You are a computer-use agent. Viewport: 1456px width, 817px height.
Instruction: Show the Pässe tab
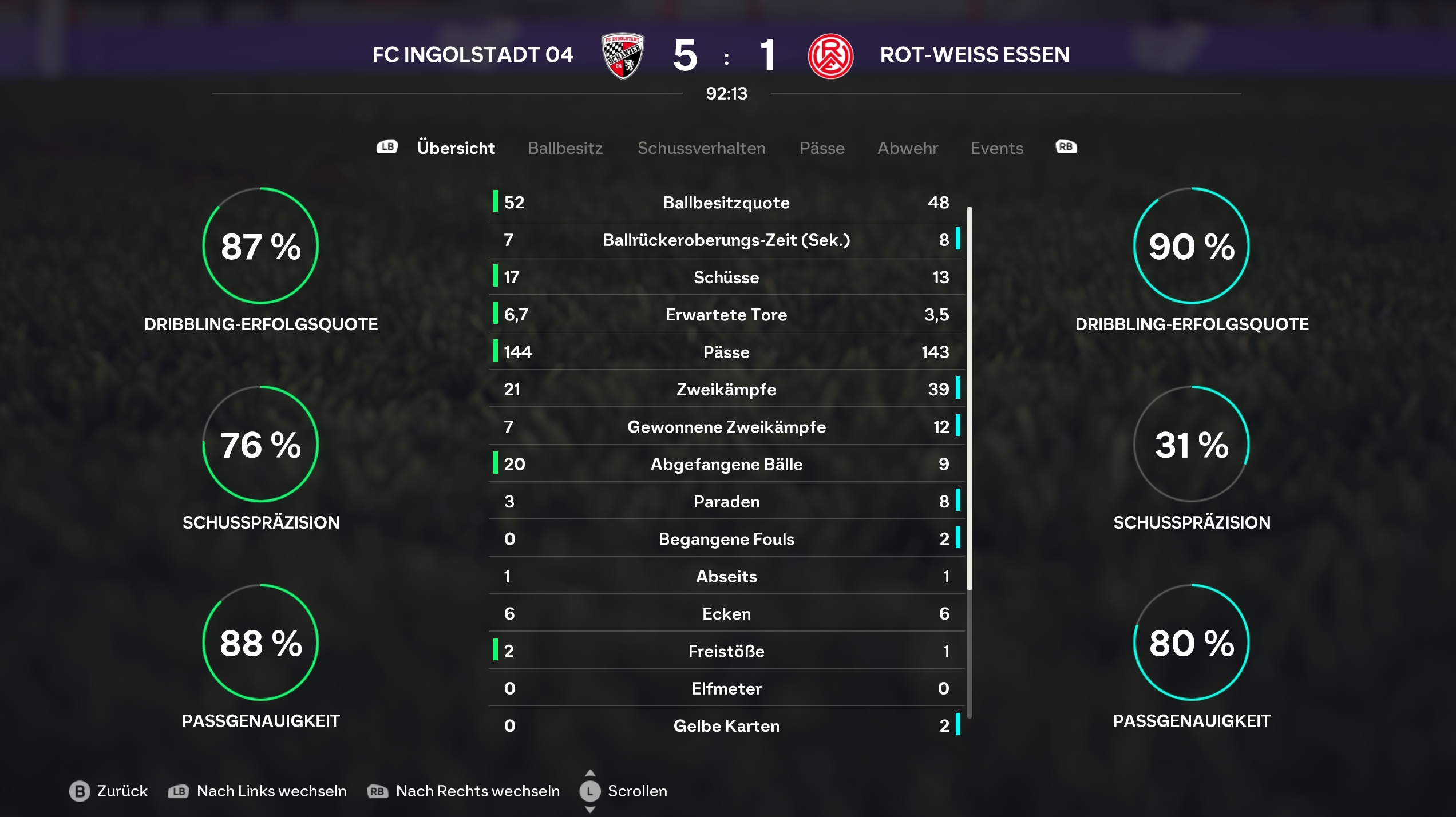click(x=821, y=148)
